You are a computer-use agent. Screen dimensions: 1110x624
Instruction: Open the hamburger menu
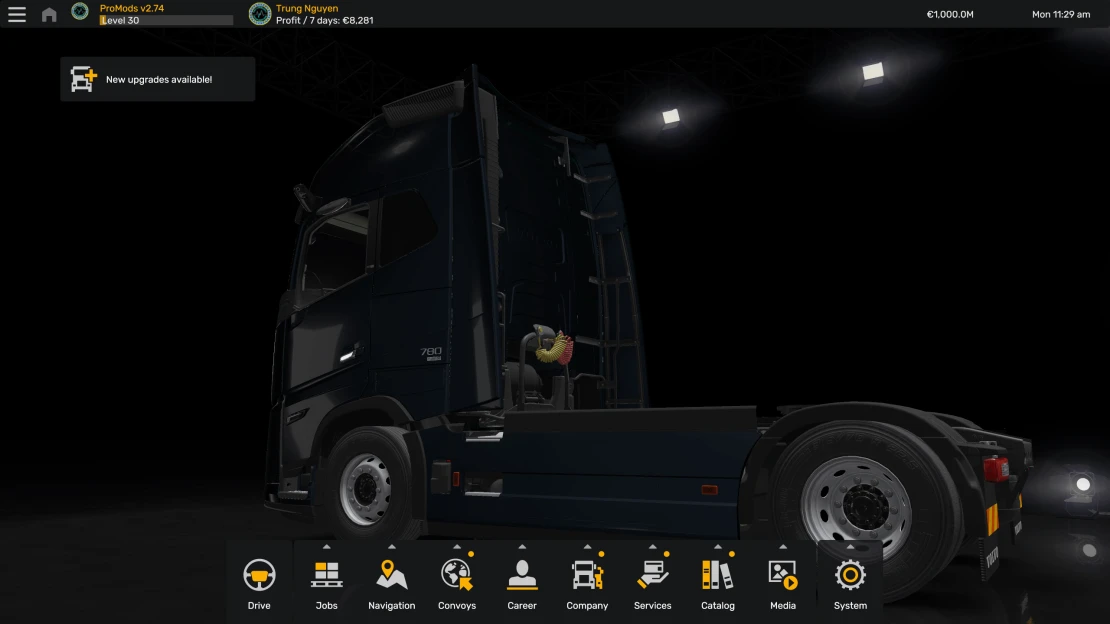(17, 14)
